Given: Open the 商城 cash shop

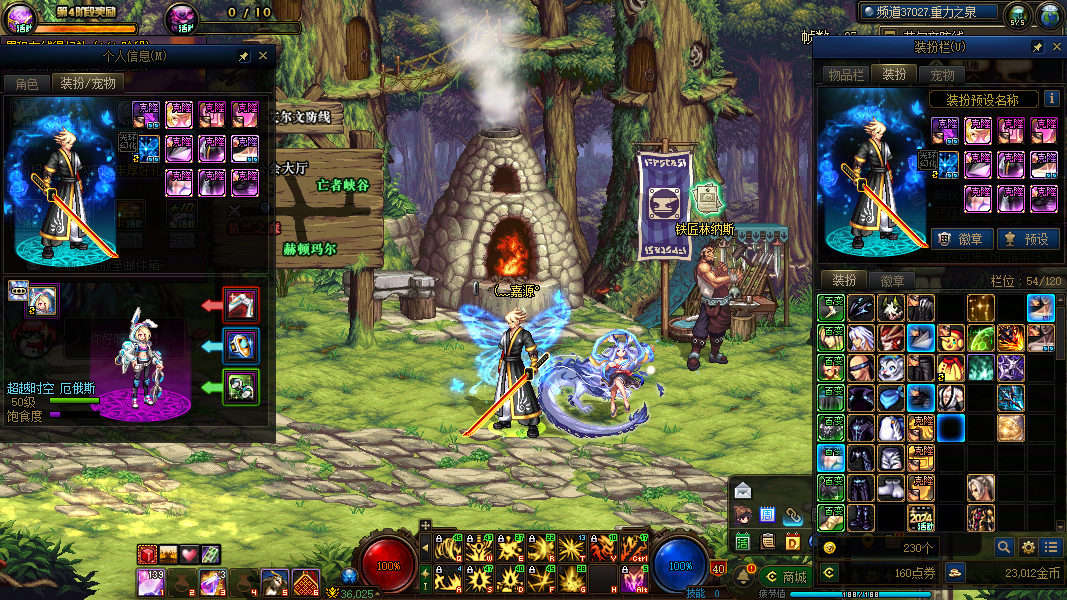Looking at the screenshot, I should click(x=785, y=577).
